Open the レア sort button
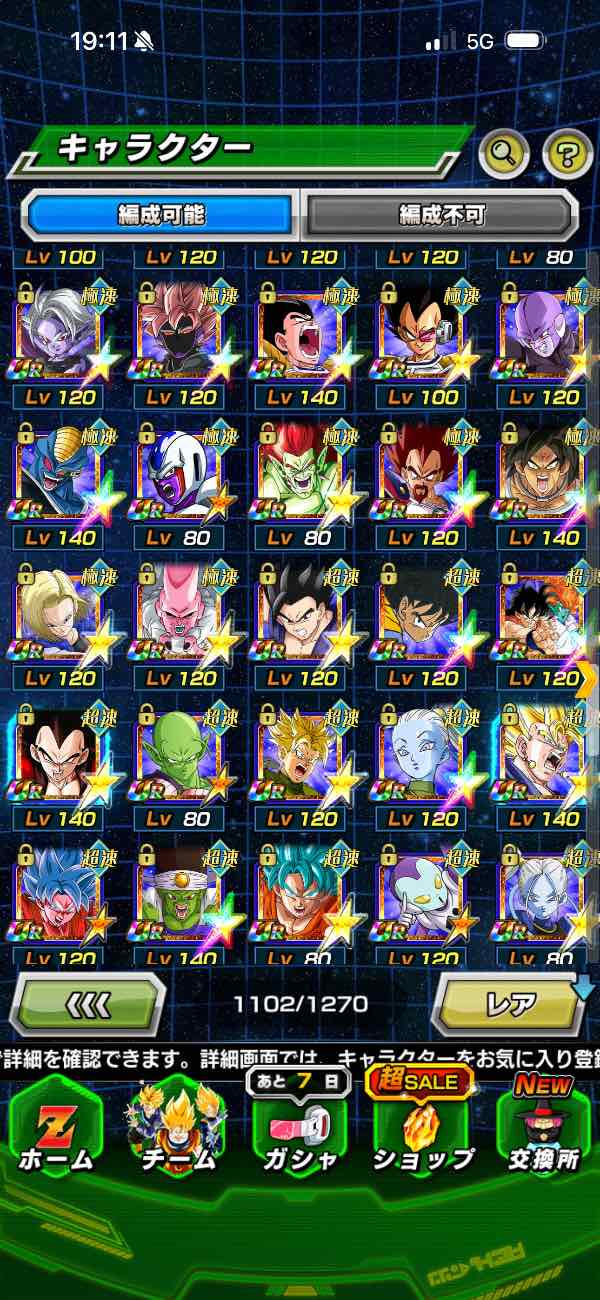This screenshot has height=1300, width=600. 509,1003
